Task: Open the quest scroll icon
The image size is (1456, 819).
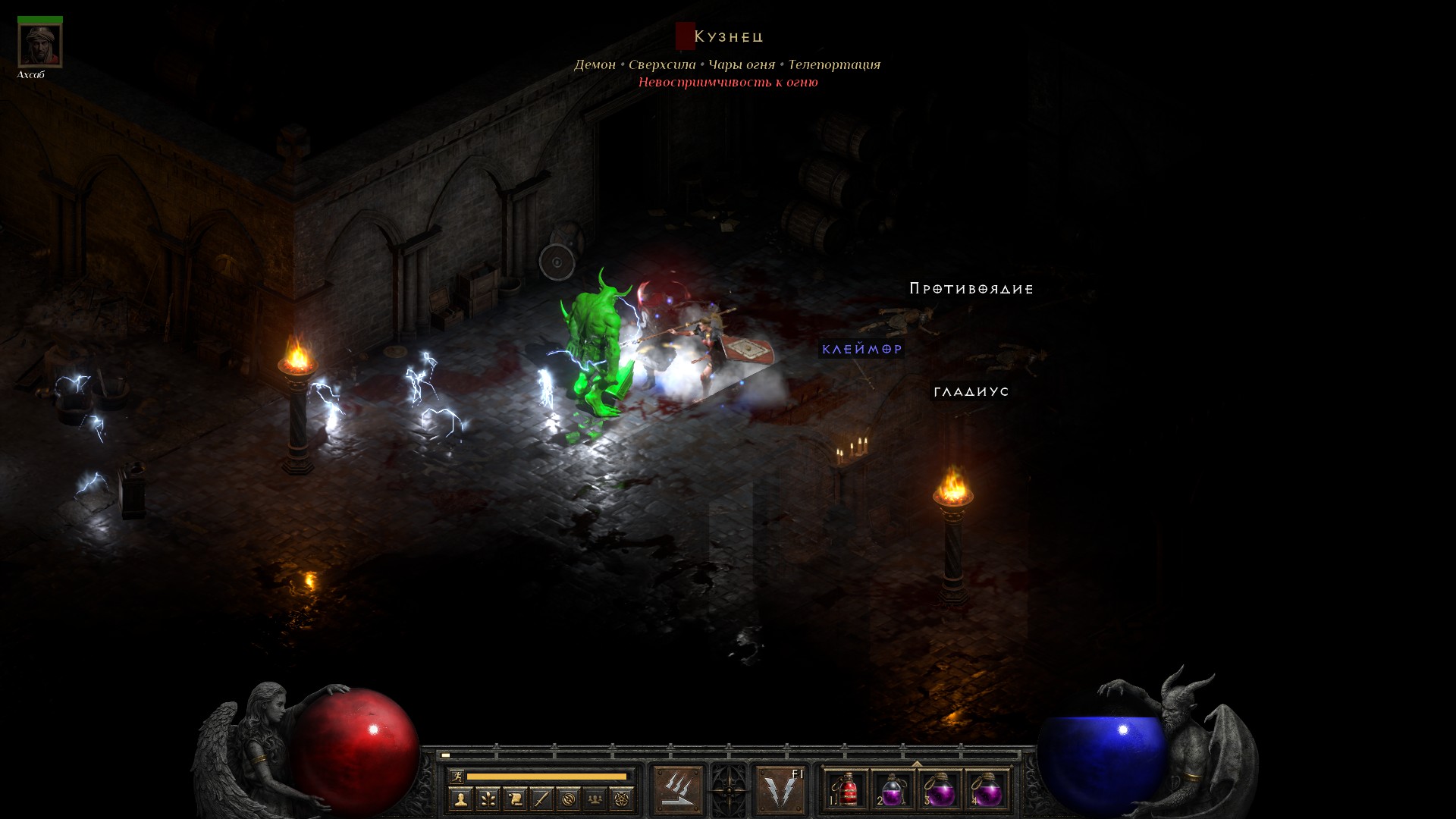Action: 514,799
